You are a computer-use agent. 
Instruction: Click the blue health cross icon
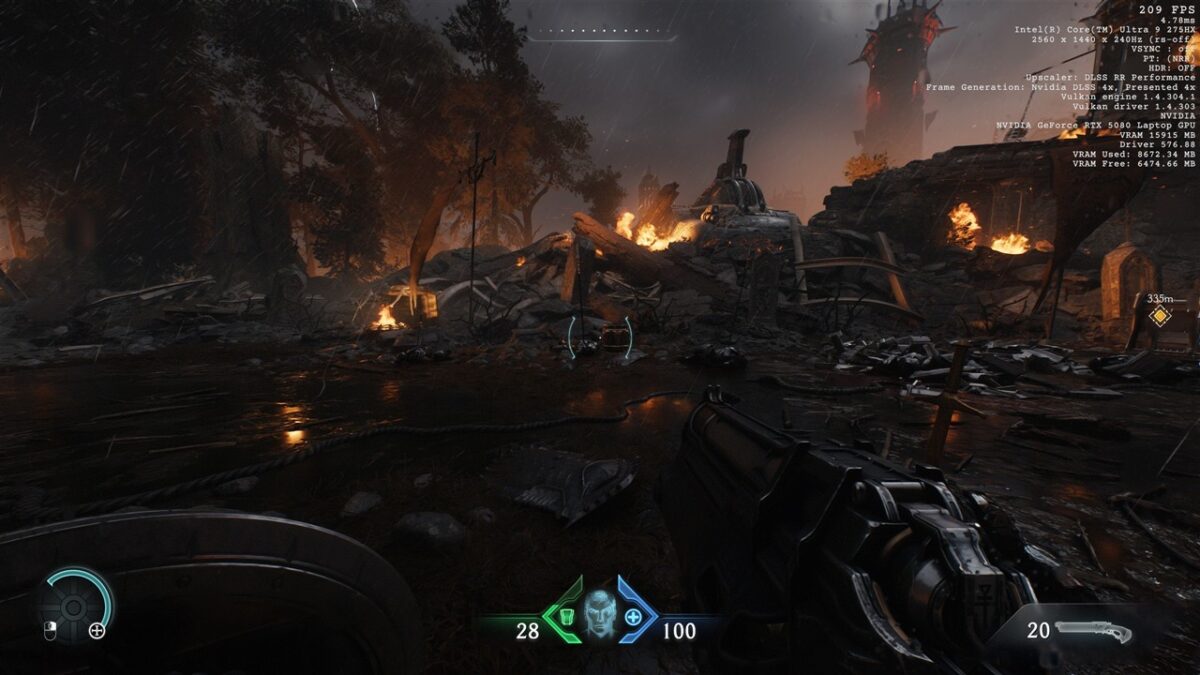pos(633,616)
